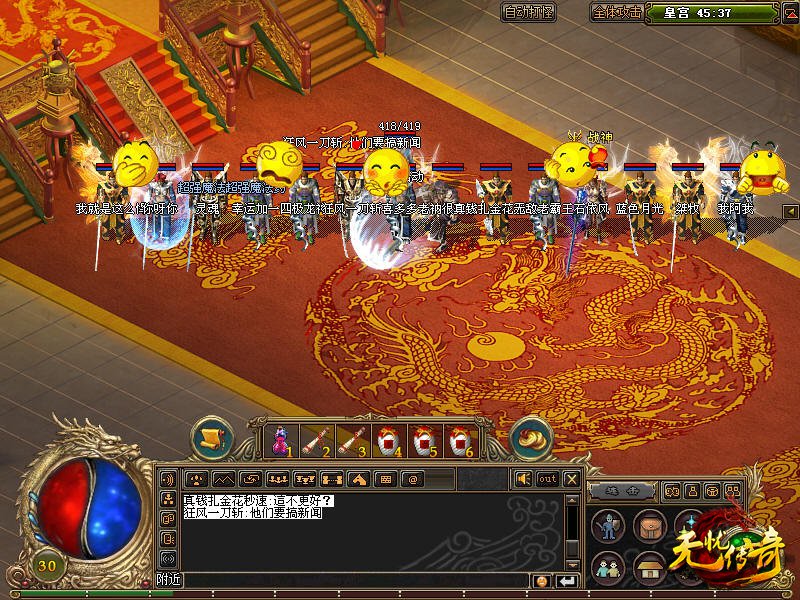Open the gold ingot shop button
The image size is (800, 600).
coord(531,437)
